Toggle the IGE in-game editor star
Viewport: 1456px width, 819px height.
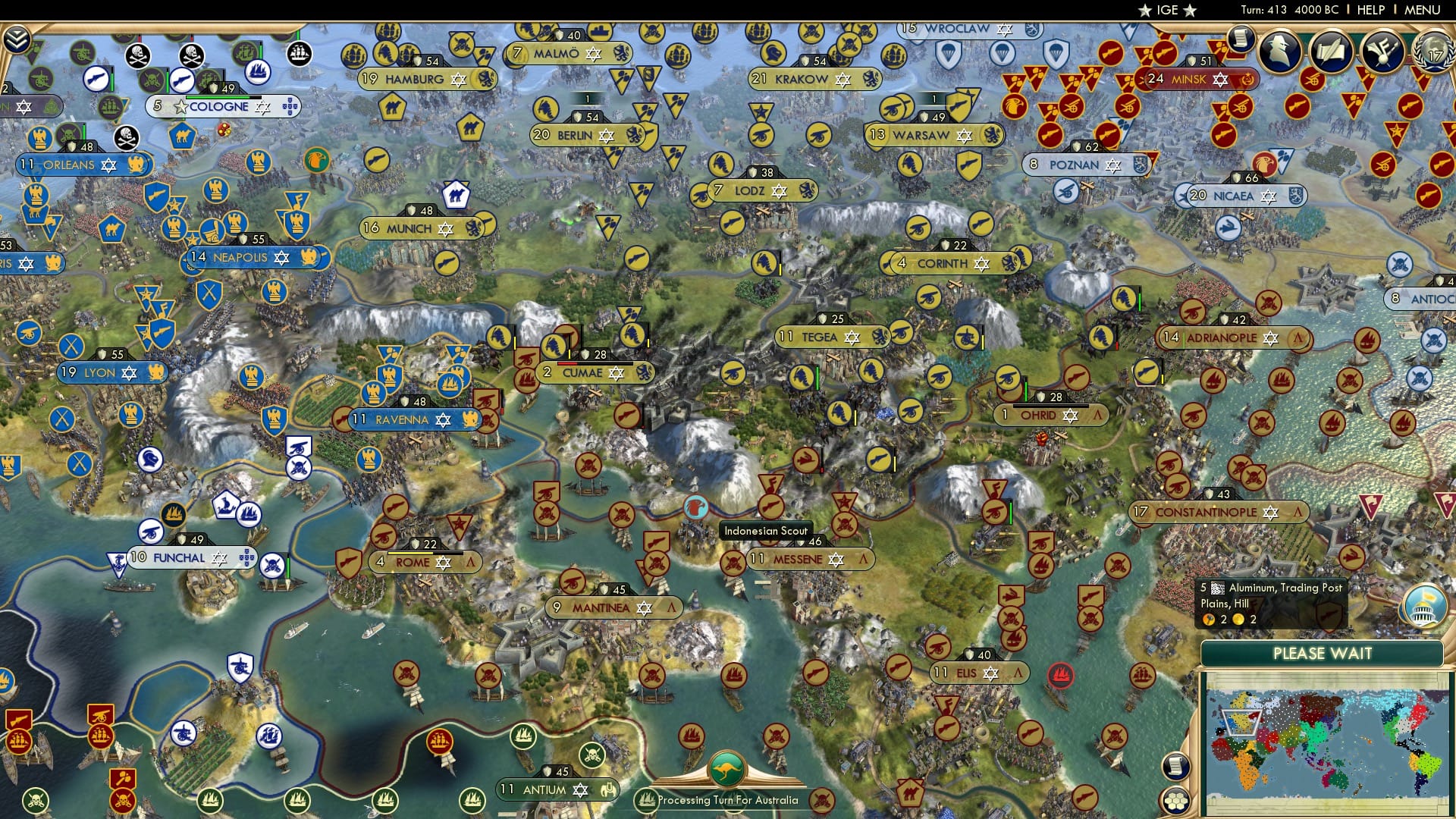[1145, 10]
